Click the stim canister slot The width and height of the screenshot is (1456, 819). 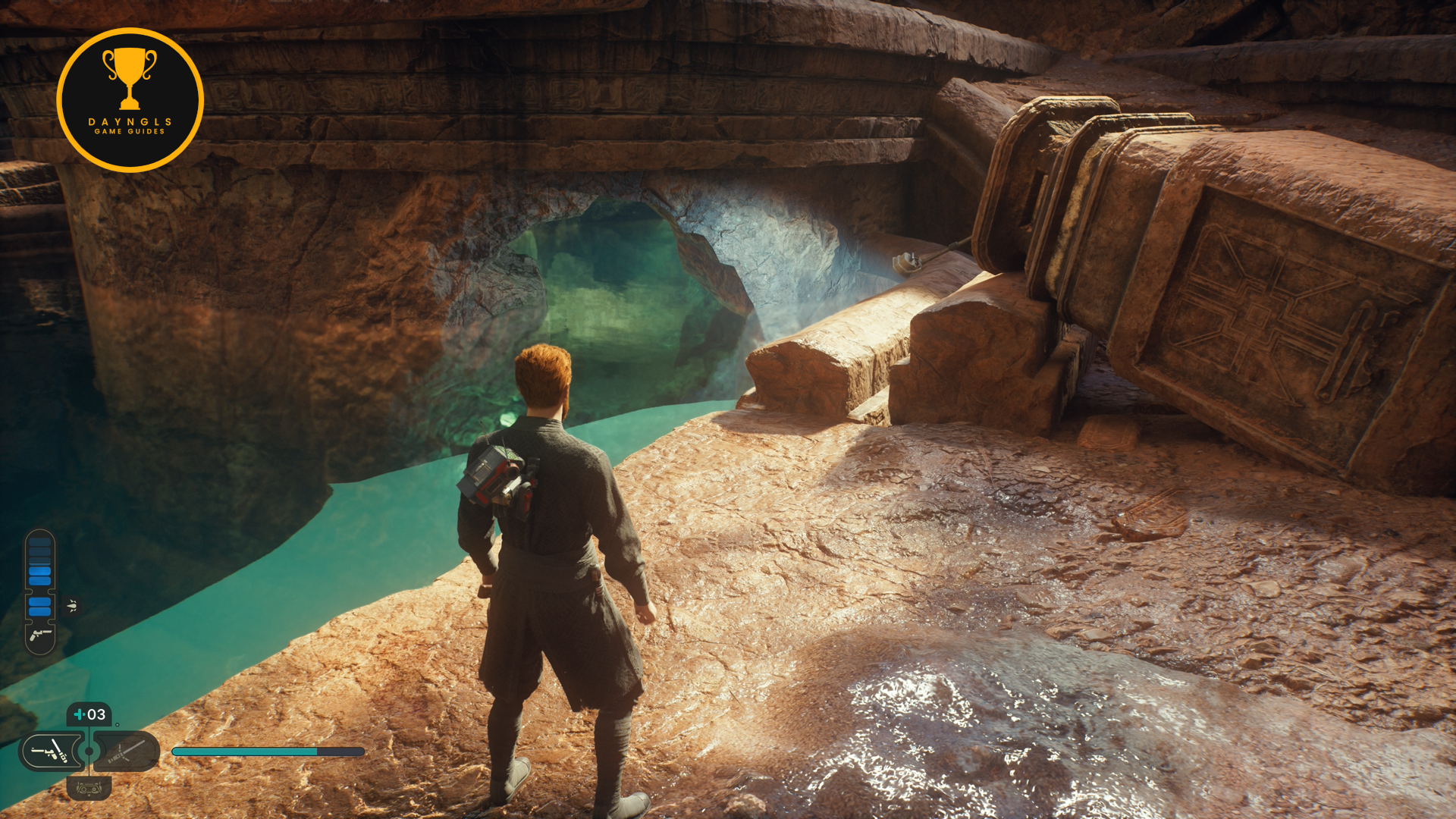click(x=89, y=714)
